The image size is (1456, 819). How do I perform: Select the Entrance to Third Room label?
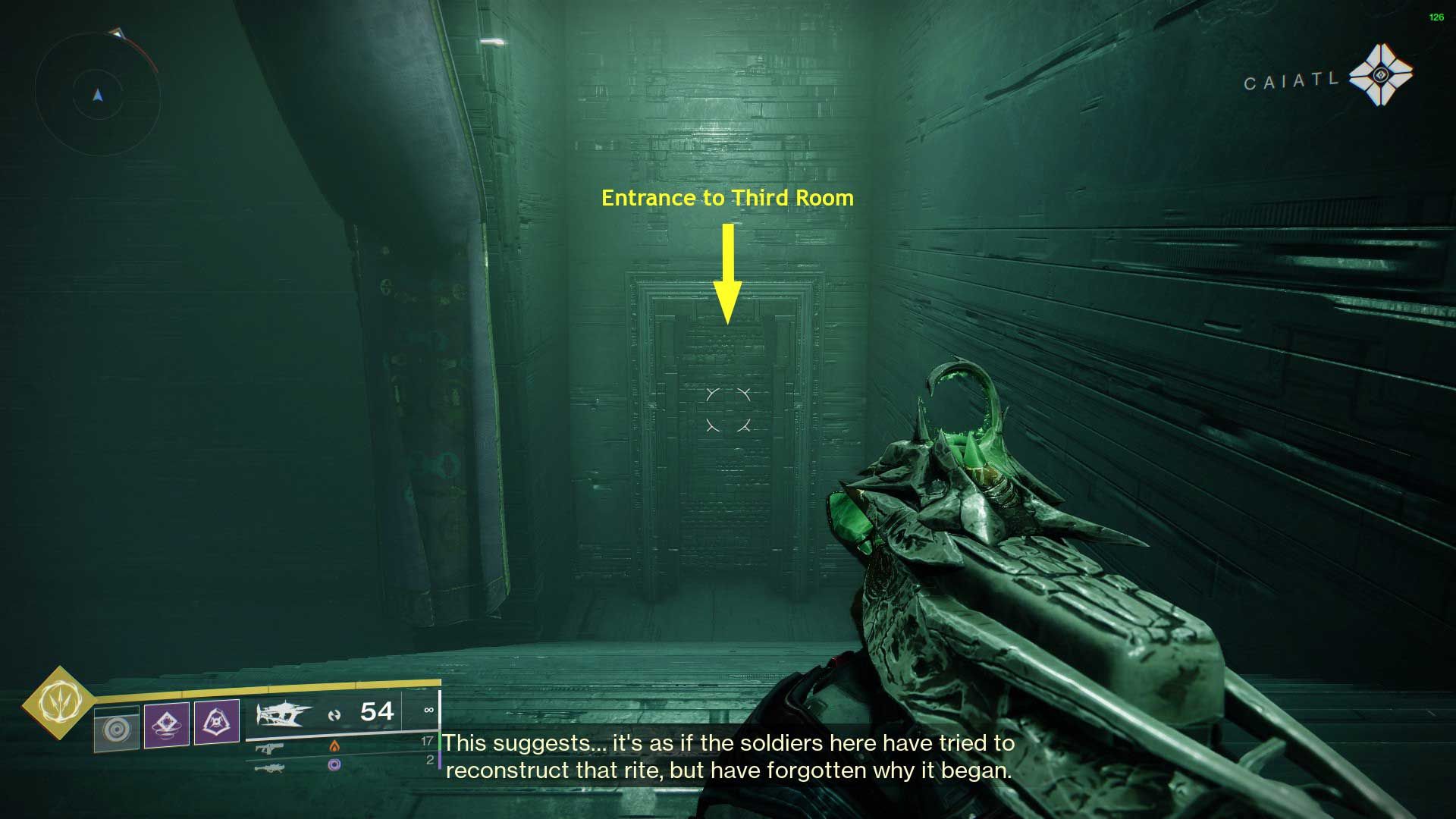pos(727,198)
